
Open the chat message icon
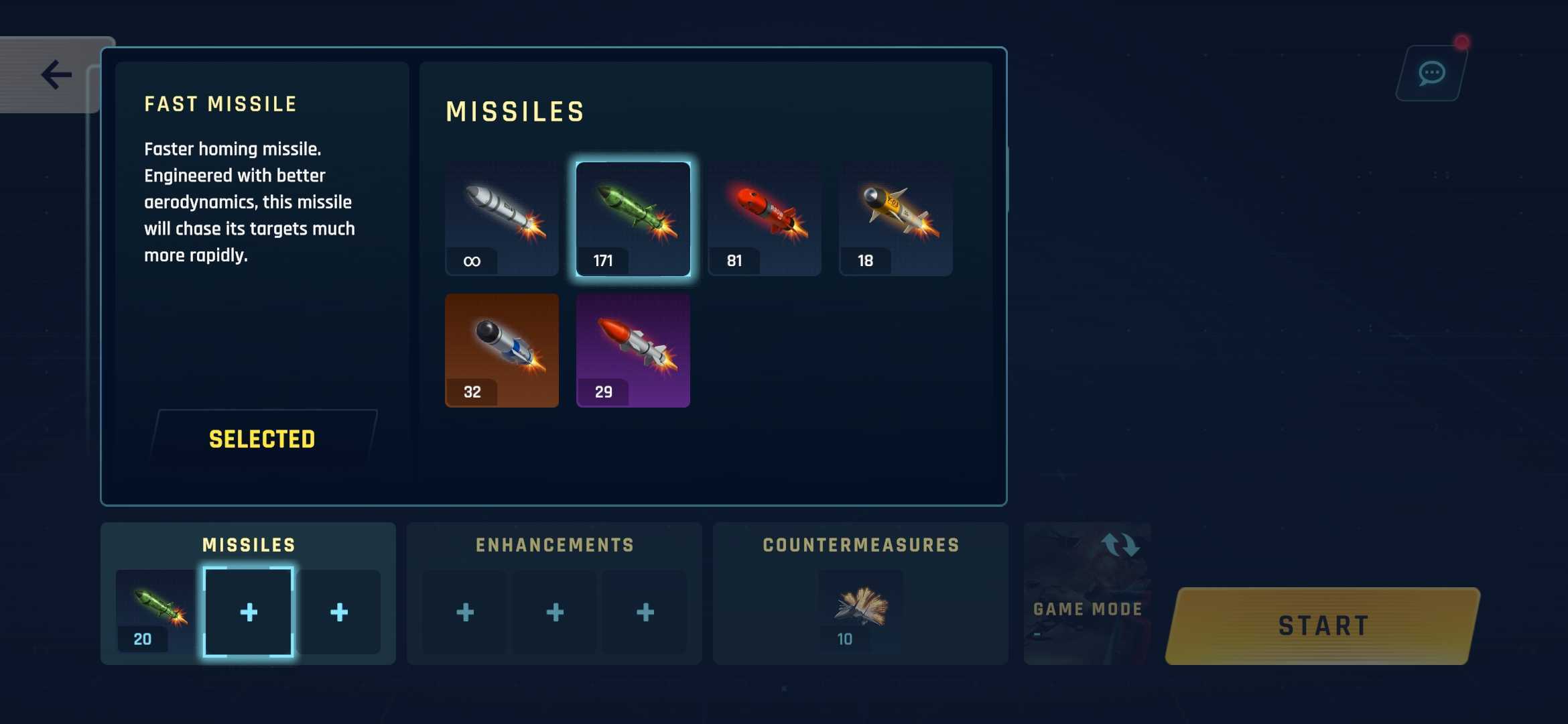(x=1431, y=72)
